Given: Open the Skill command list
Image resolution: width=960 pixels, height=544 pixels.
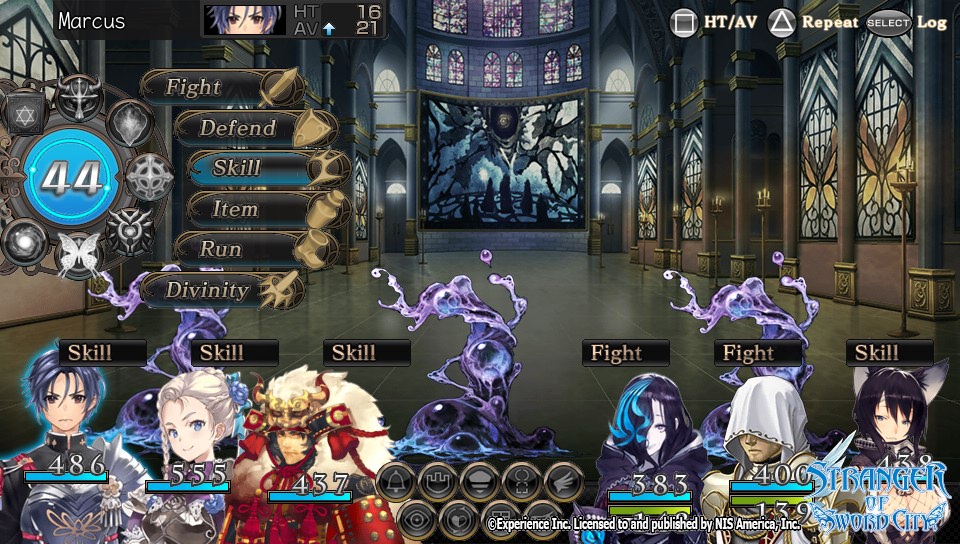Looking at the screenshot, I should point(237,168).
